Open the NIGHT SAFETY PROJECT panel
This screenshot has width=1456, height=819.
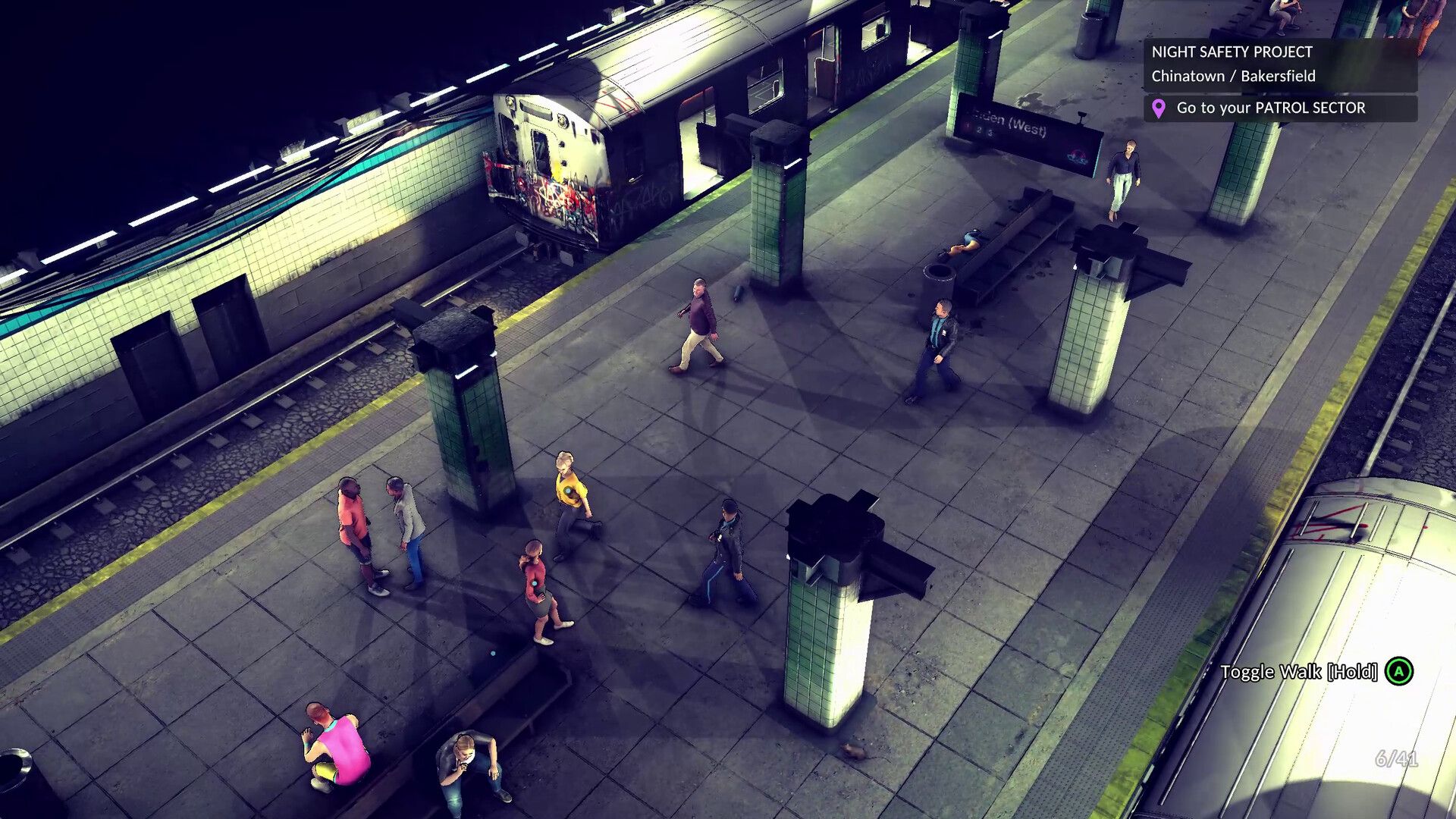[1232, 53]
